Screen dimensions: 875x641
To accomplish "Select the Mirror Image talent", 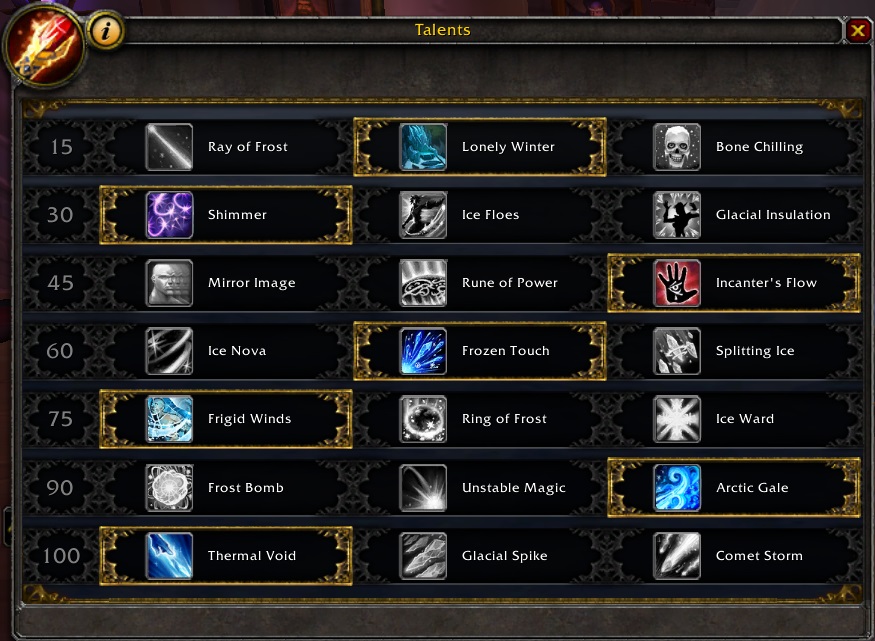I will click(170, 283).
